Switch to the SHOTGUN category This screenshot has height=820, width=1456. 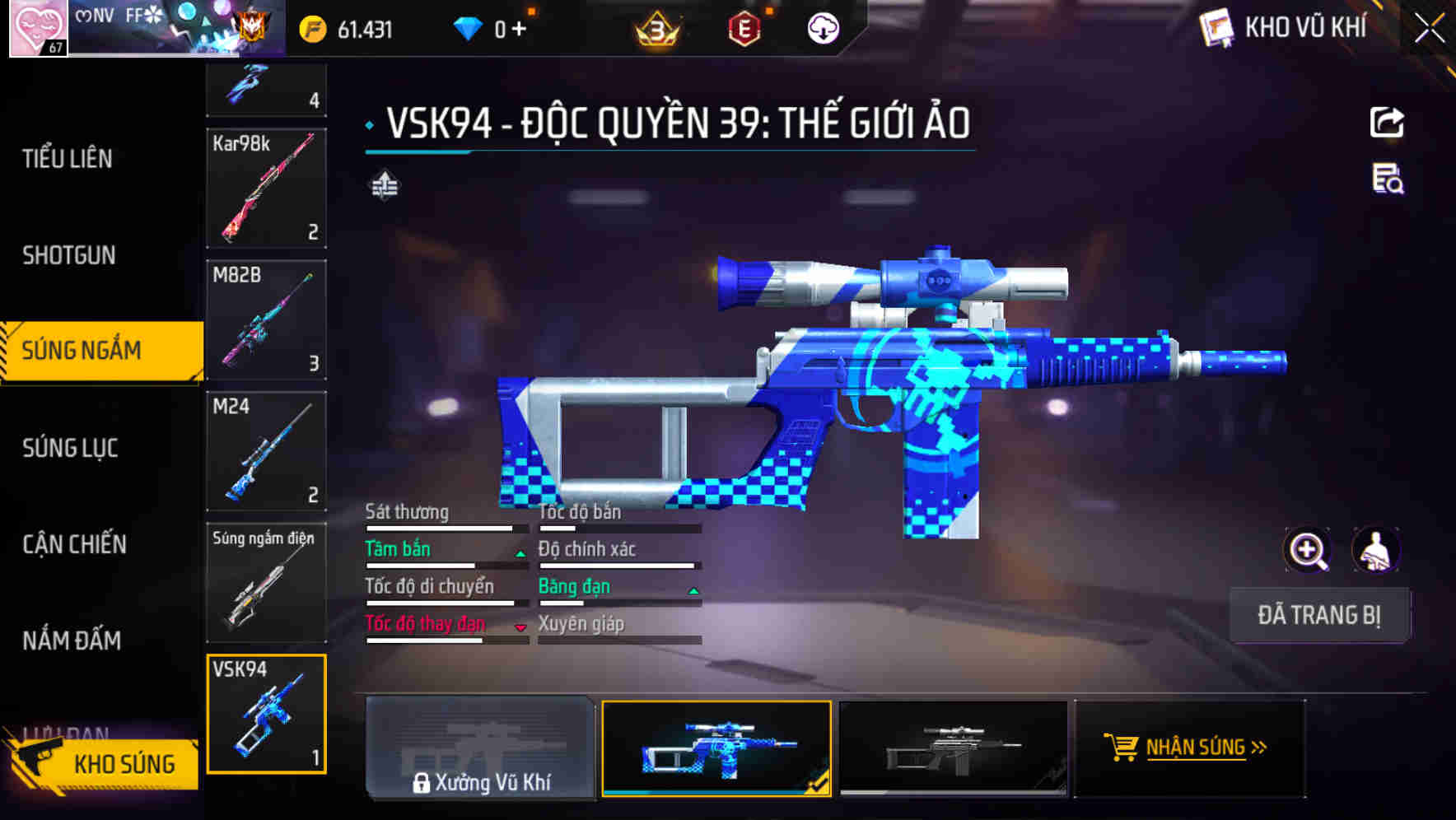click(x=69, y=256)
